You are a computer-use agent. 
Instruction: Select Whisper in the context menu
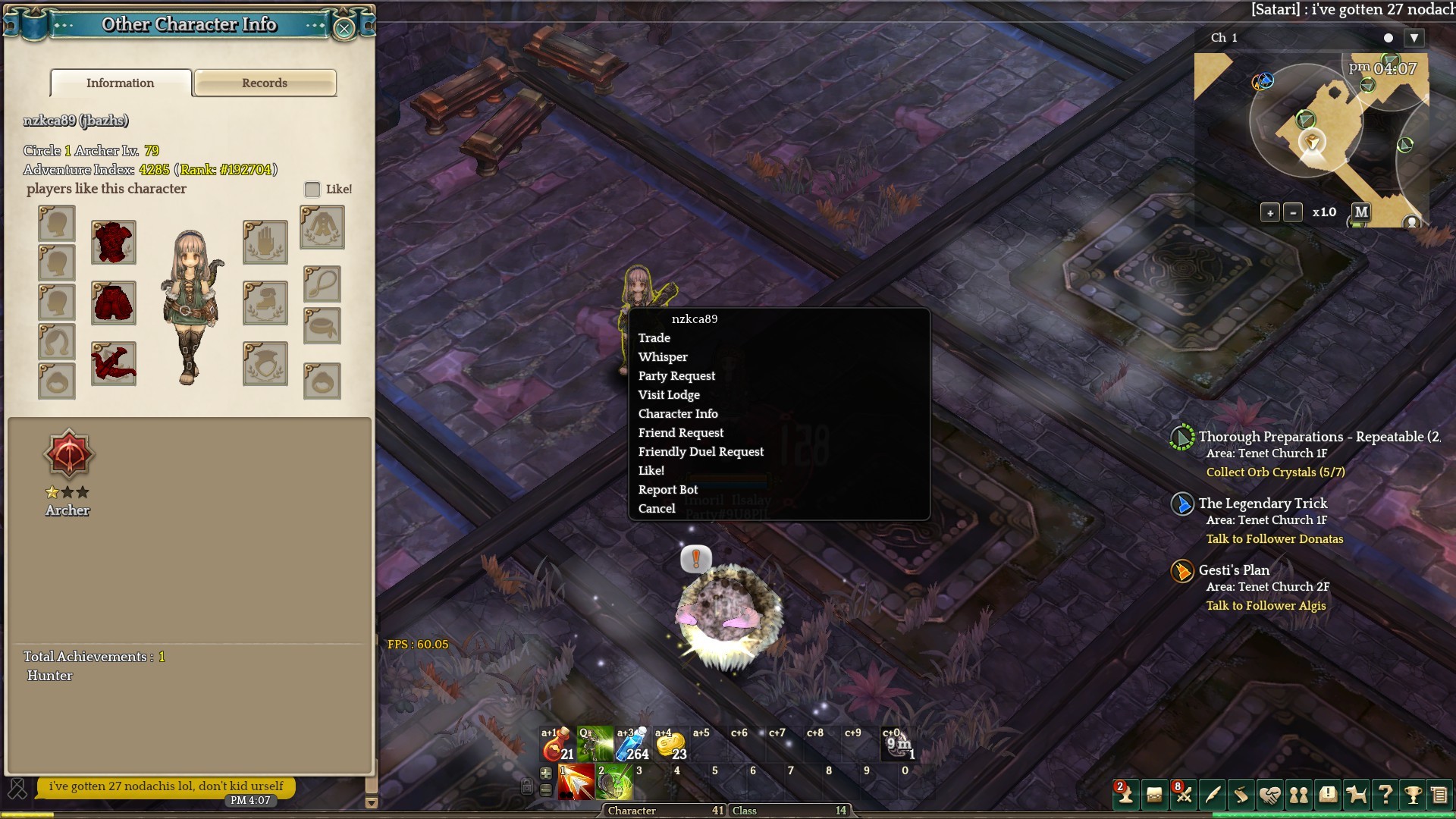tap(663, 357)
